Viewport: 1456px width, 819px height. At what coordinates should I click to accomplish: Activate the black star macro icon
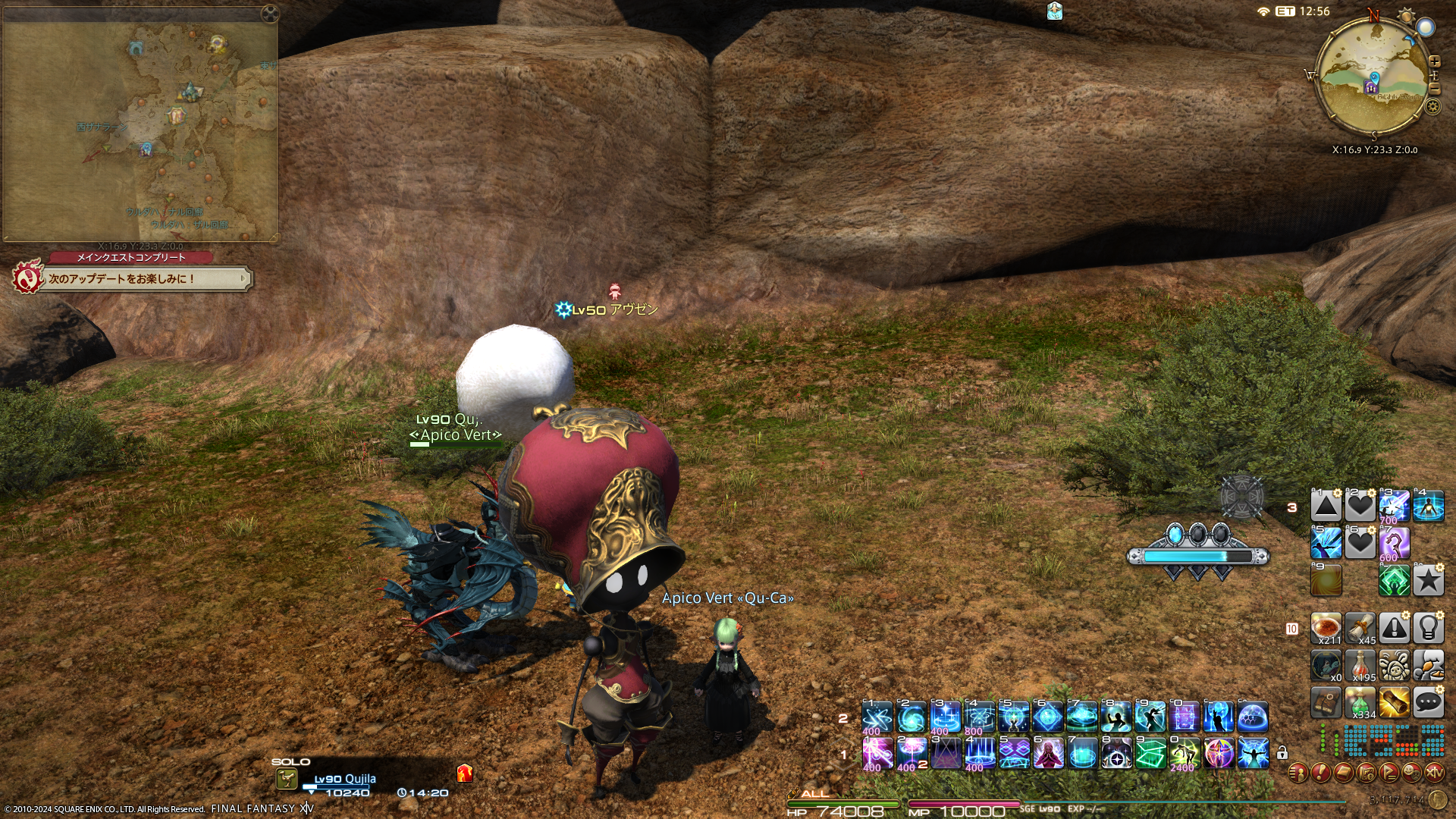(x=1428, y=581)
